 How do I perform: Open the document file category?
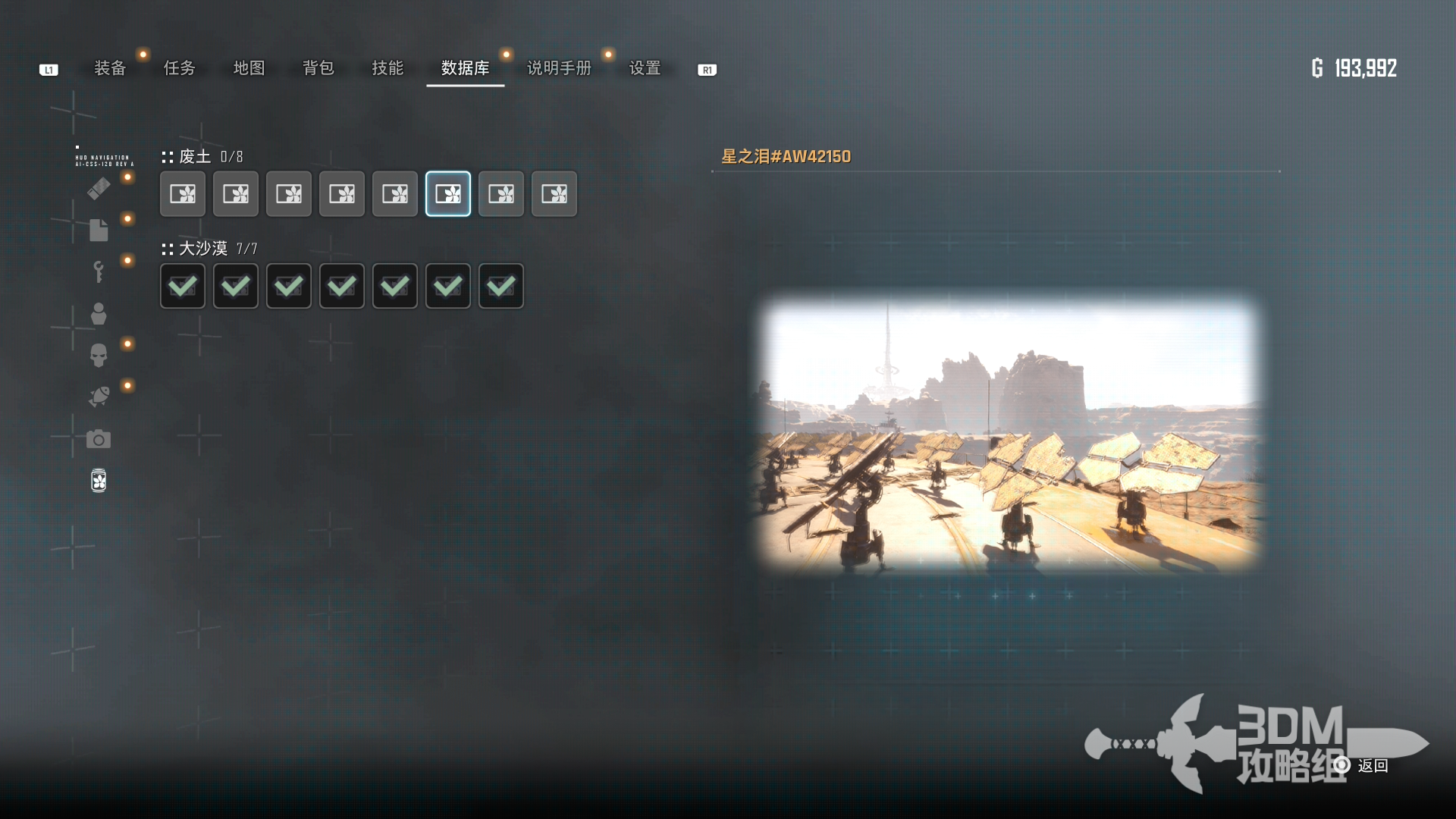(x=99, y=230)
